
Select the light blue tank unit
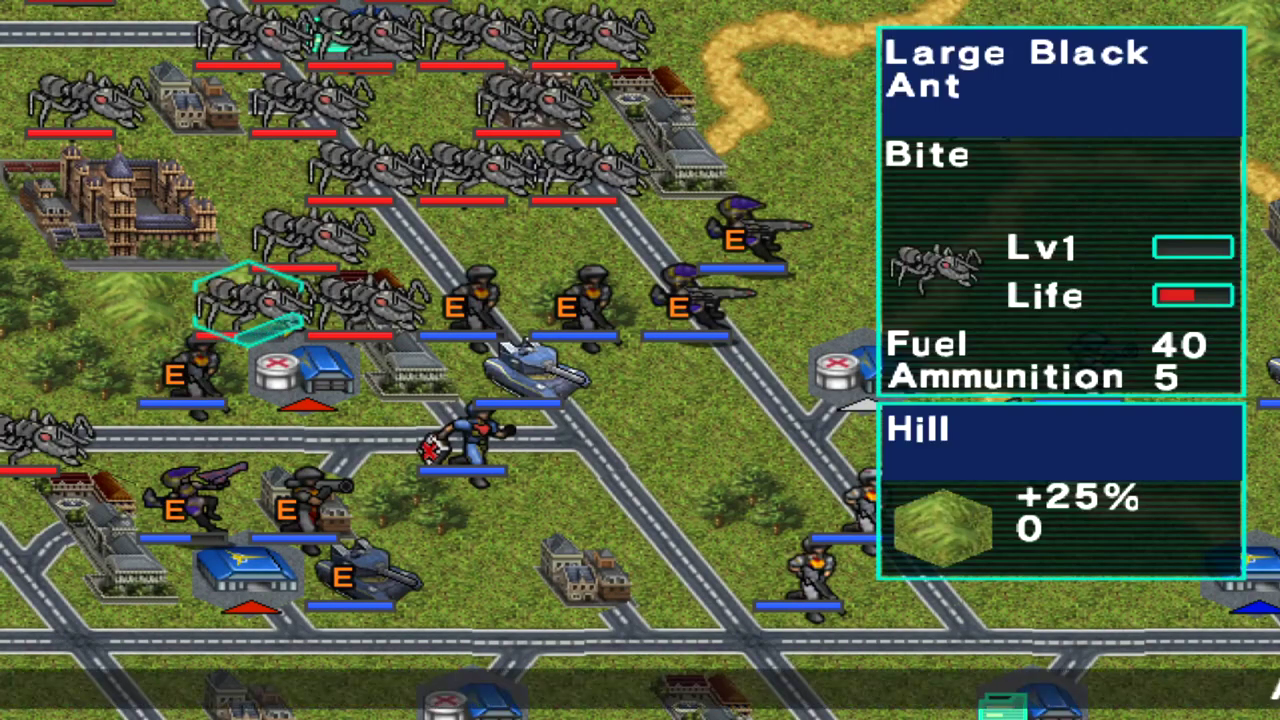(535, 366)
